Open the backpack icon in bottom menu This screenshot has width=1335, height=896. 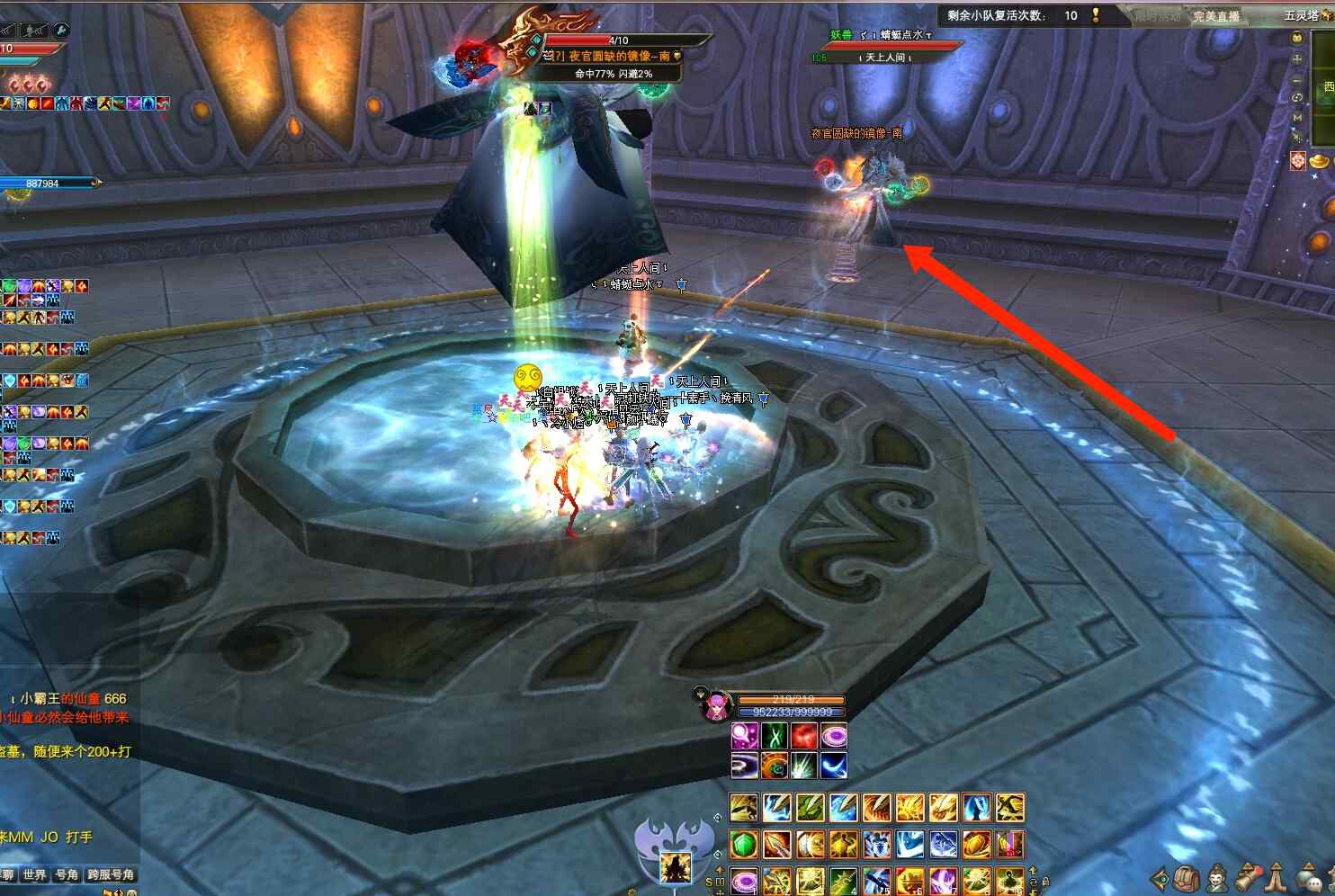(1187, 878)
